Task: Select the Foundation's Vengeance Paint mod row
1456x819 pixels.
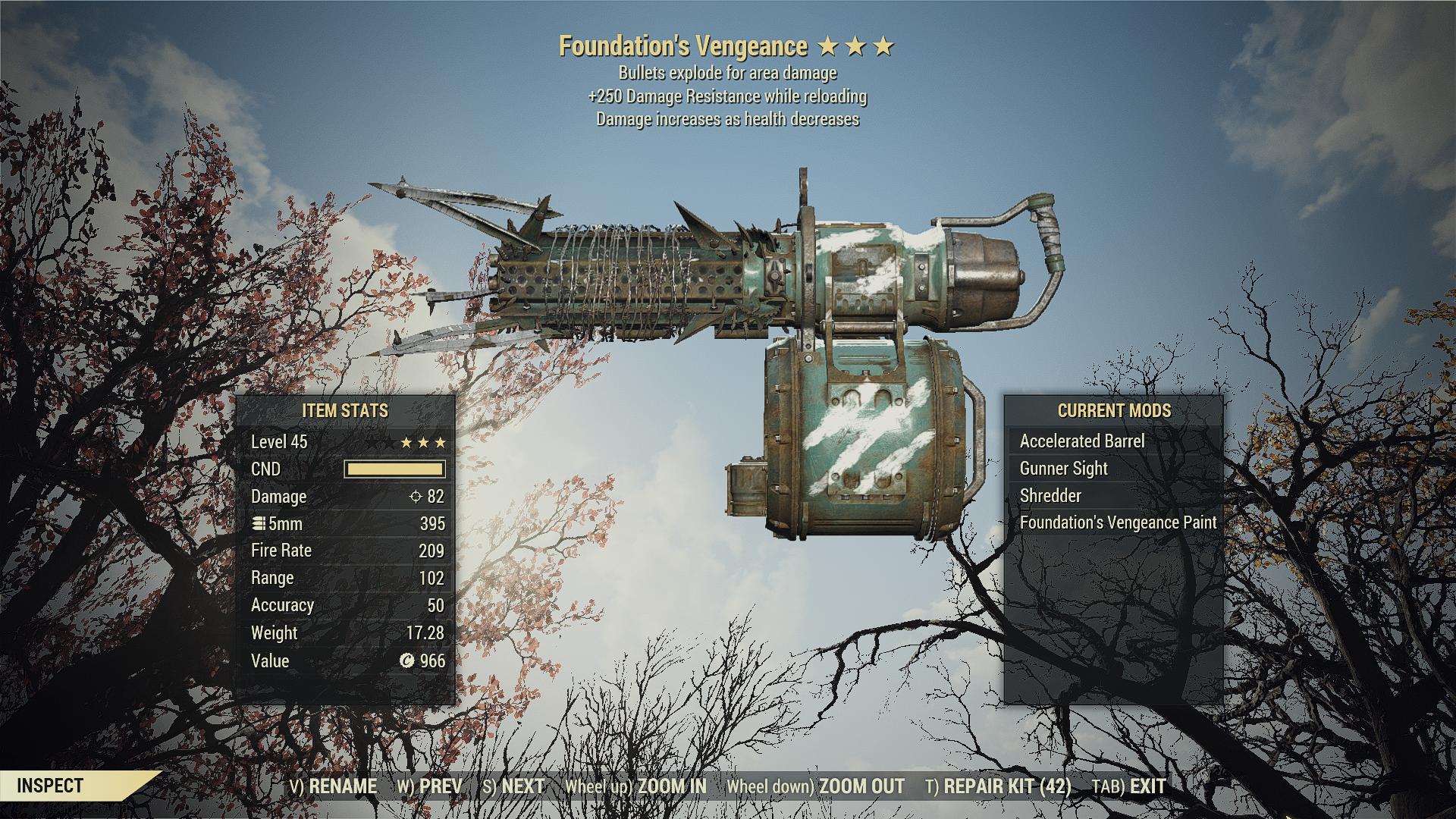Action: point(1118,522)
